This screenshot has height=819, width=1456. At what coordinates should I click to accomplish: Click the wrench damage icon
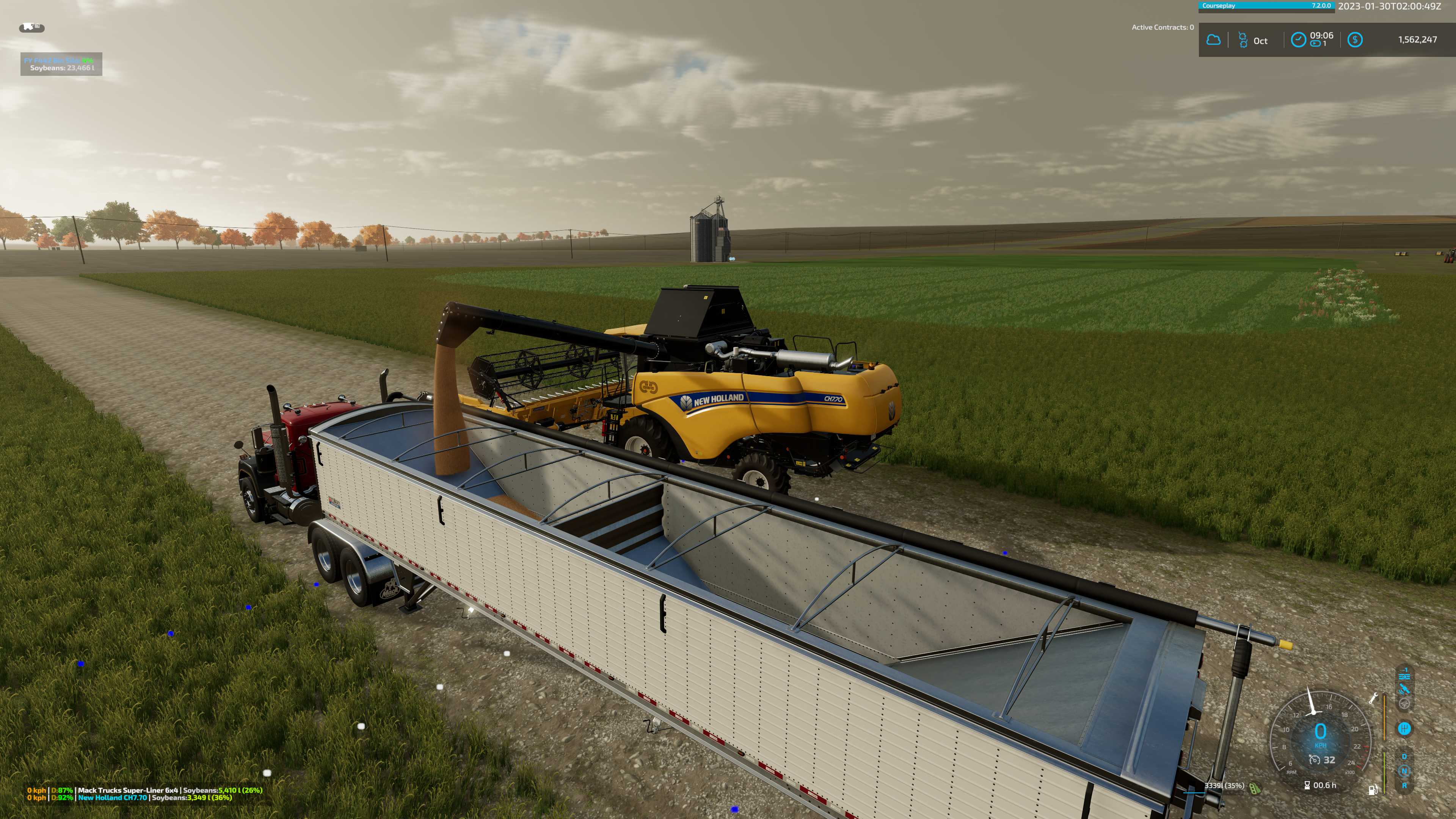1373,698
